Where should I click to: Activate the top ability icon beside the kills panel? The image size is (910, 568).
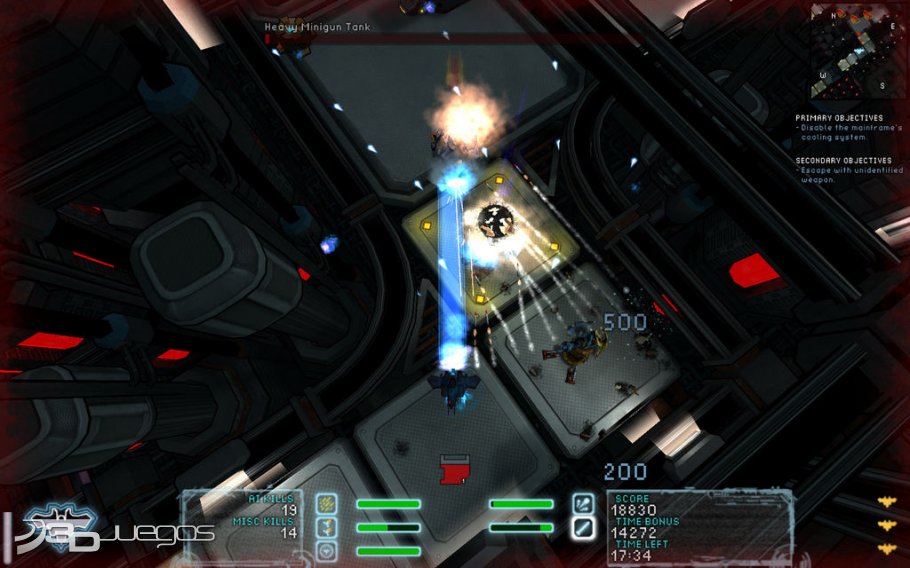point(327,504)
